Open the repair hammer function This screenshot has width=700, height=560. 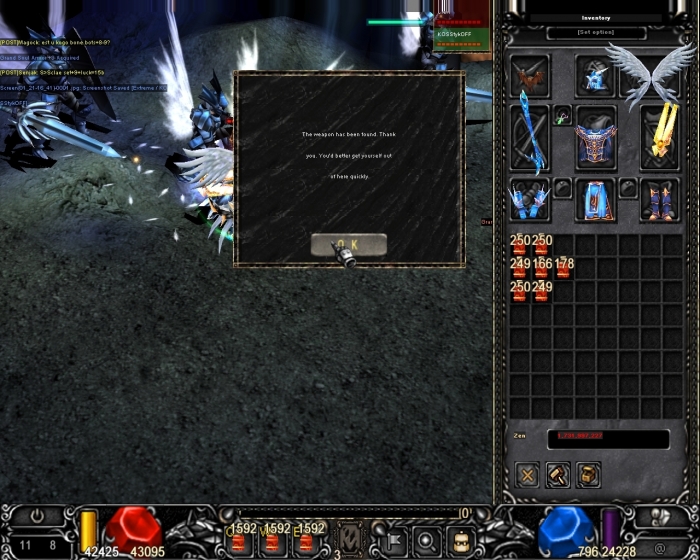click(x=558, y=475)
